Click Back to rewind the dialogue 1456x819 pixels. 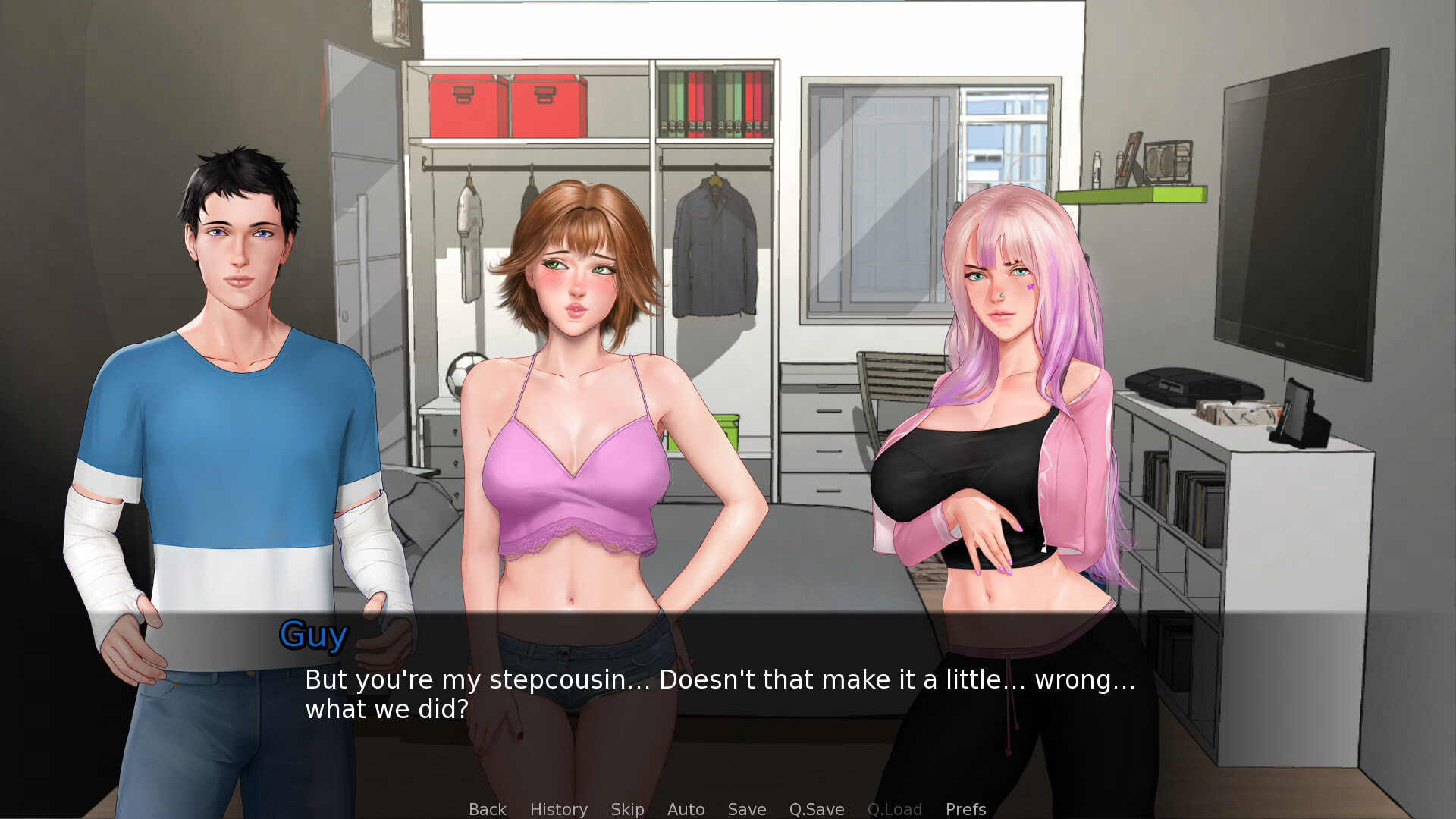point(488,809)
